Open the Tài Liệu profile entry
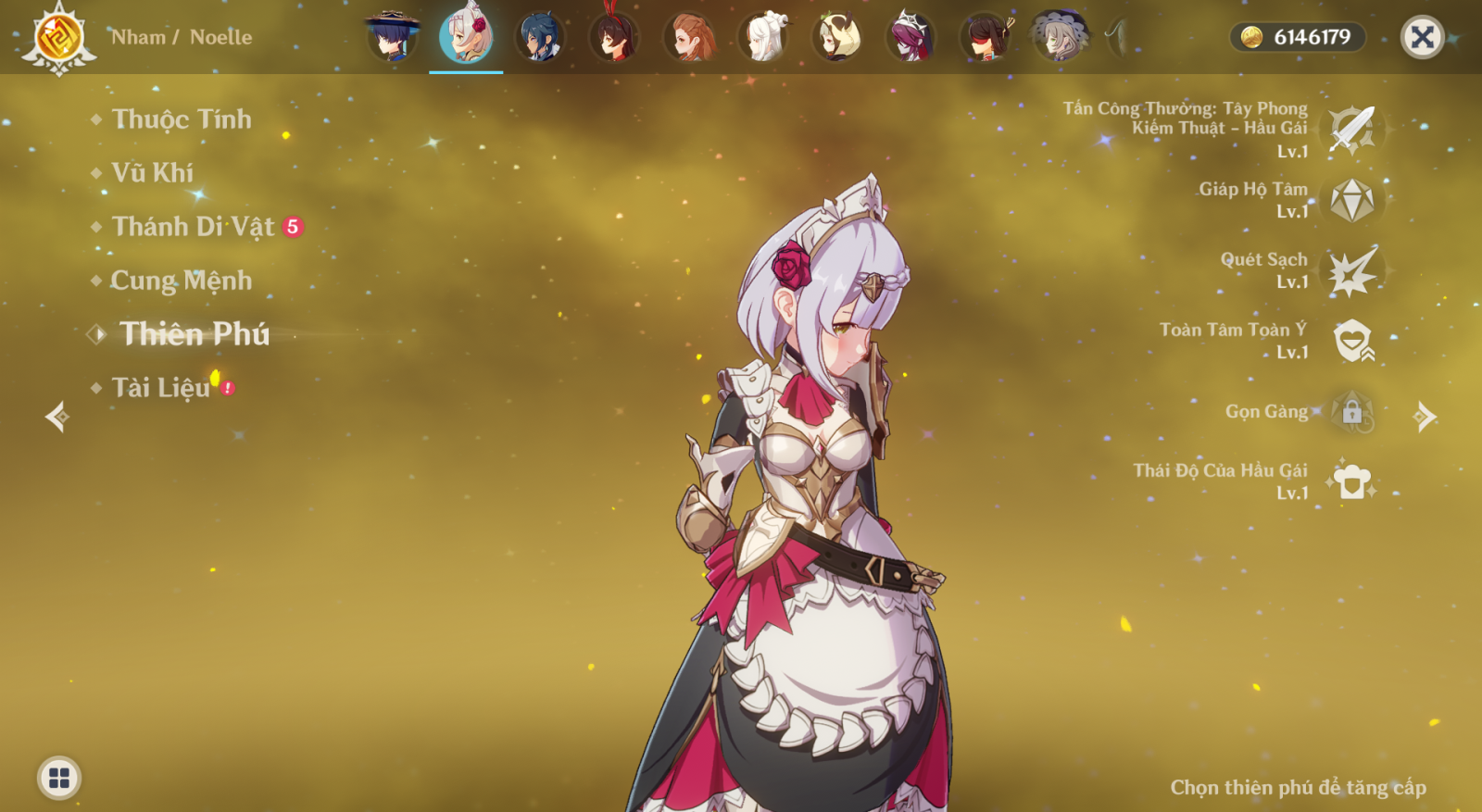 pos(161,388)
